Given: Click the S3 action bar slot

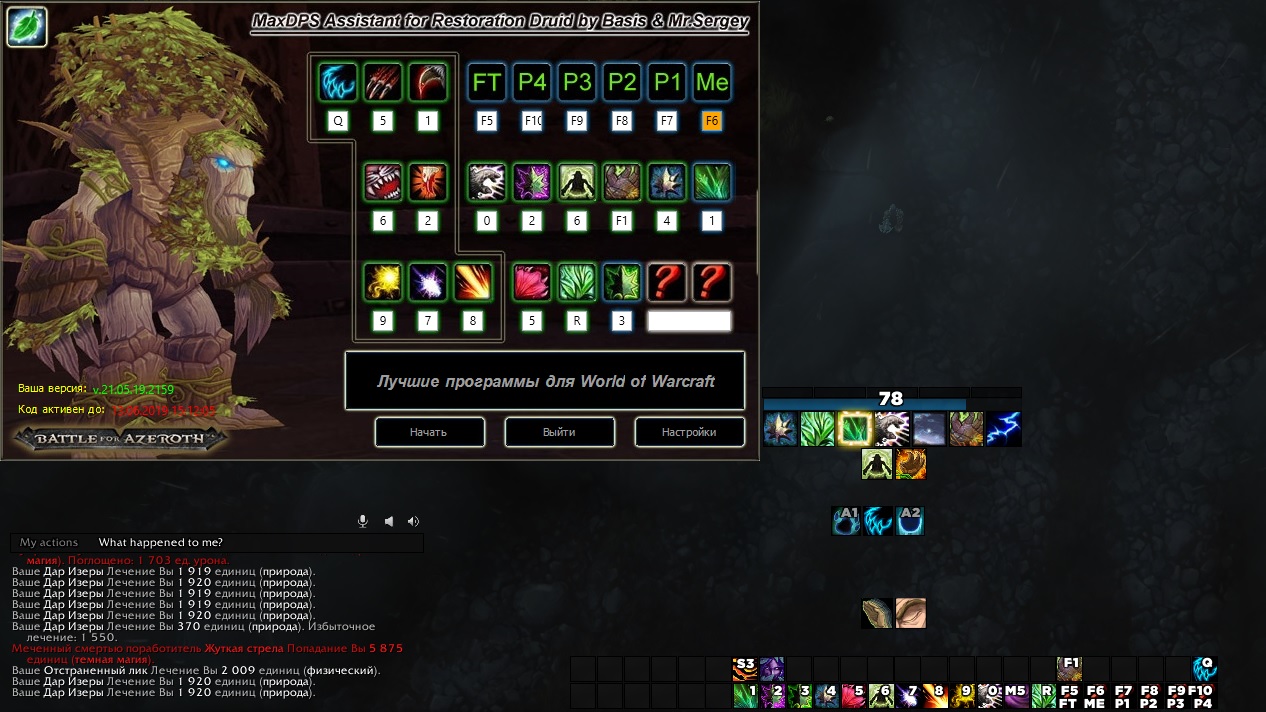Looking at the screenshot, I should click(x=745, y=668).
